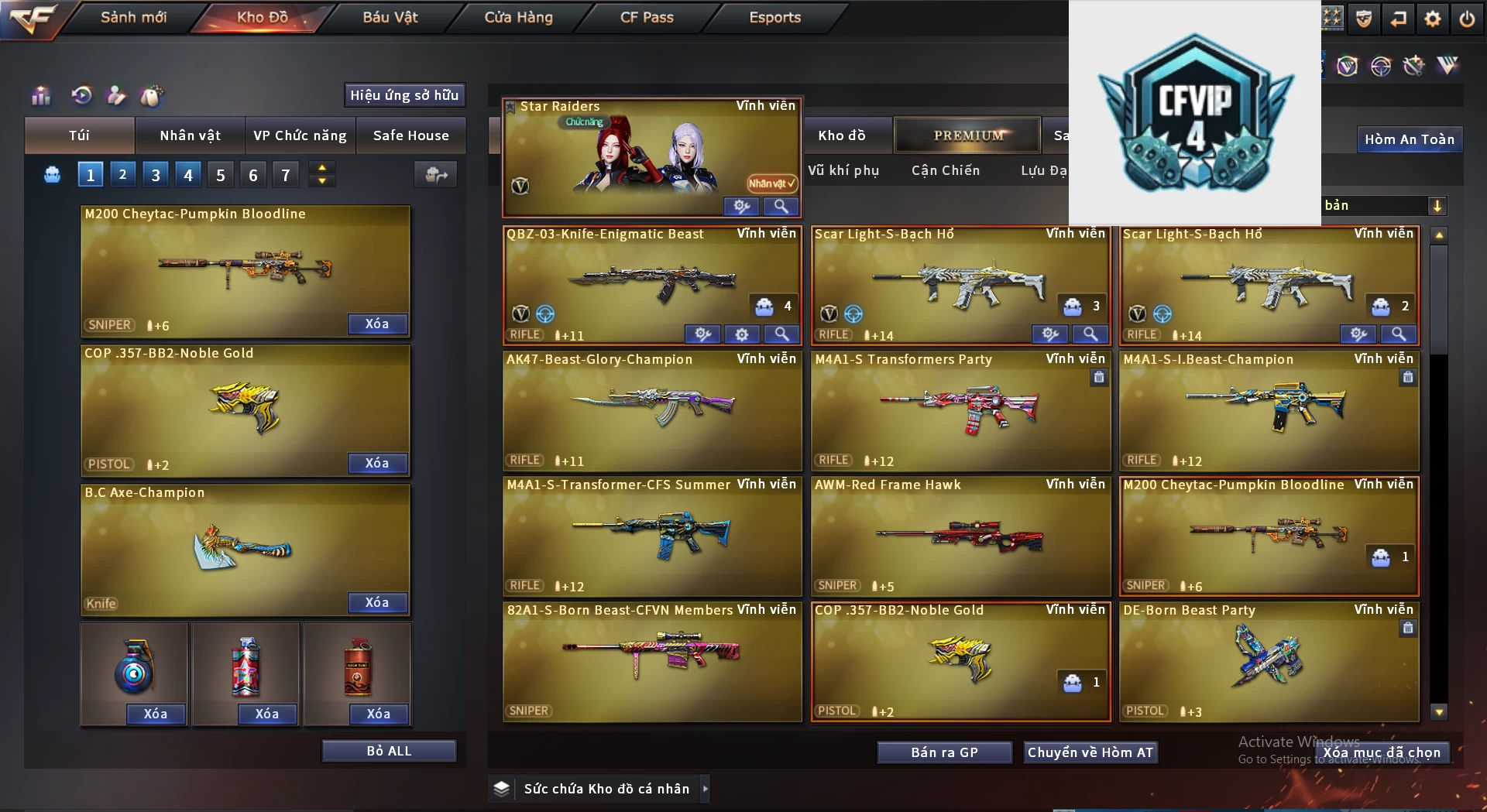Click the Bán ra GP button
Viewport: 1487px width, 812px height.
pos(944,752)
